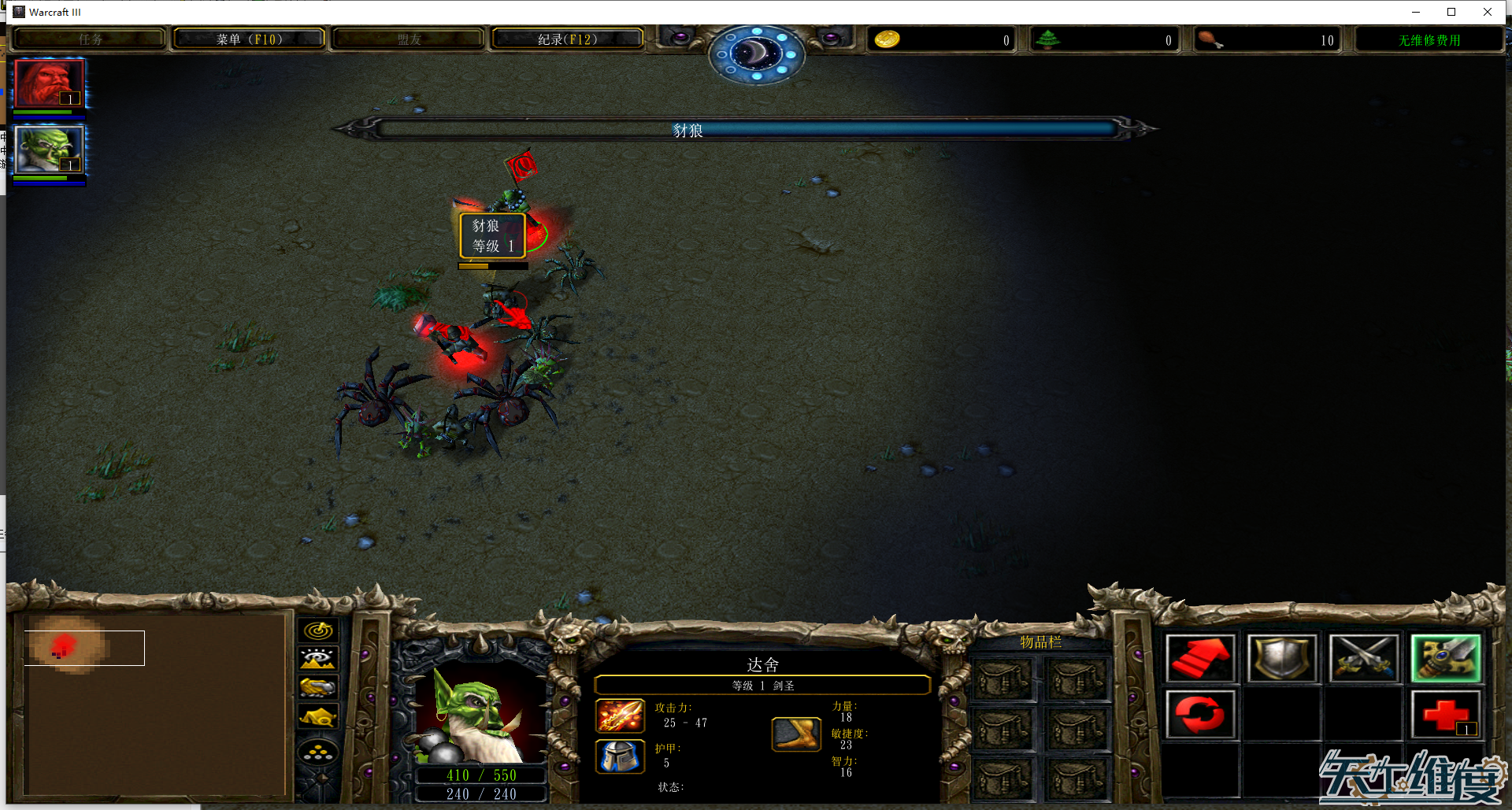
Task: Toggle minimap creep camp display button
Action: tap(318, 716)
